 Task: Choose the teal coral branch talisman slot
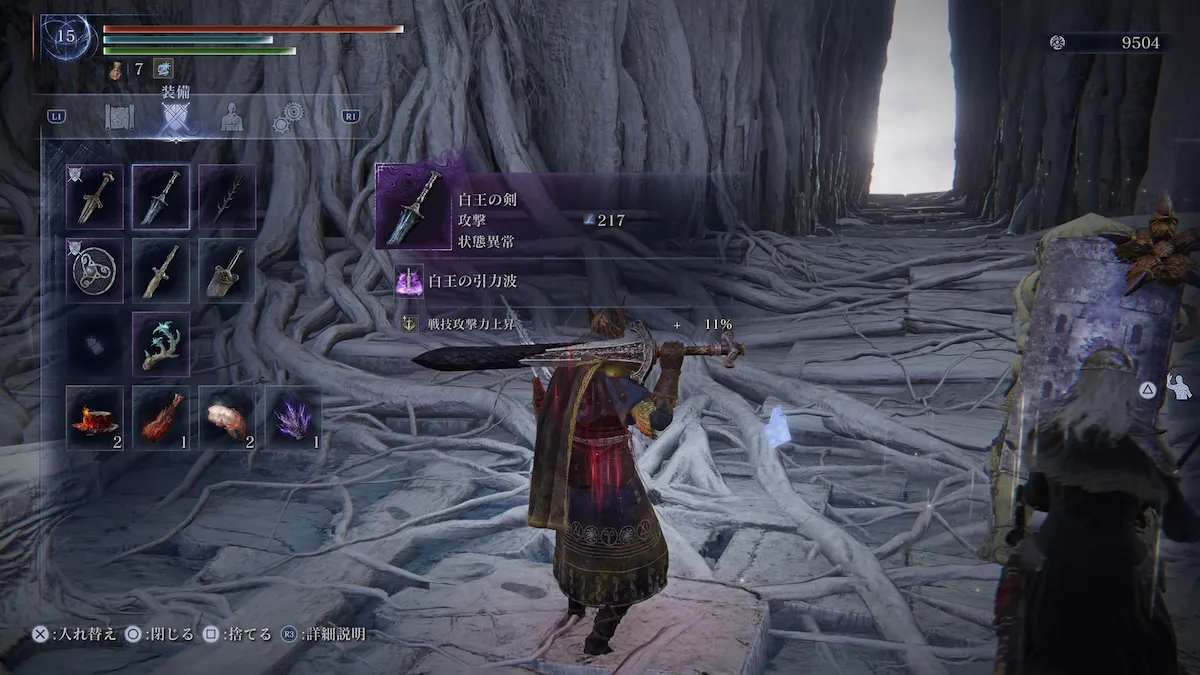(161, 344)
